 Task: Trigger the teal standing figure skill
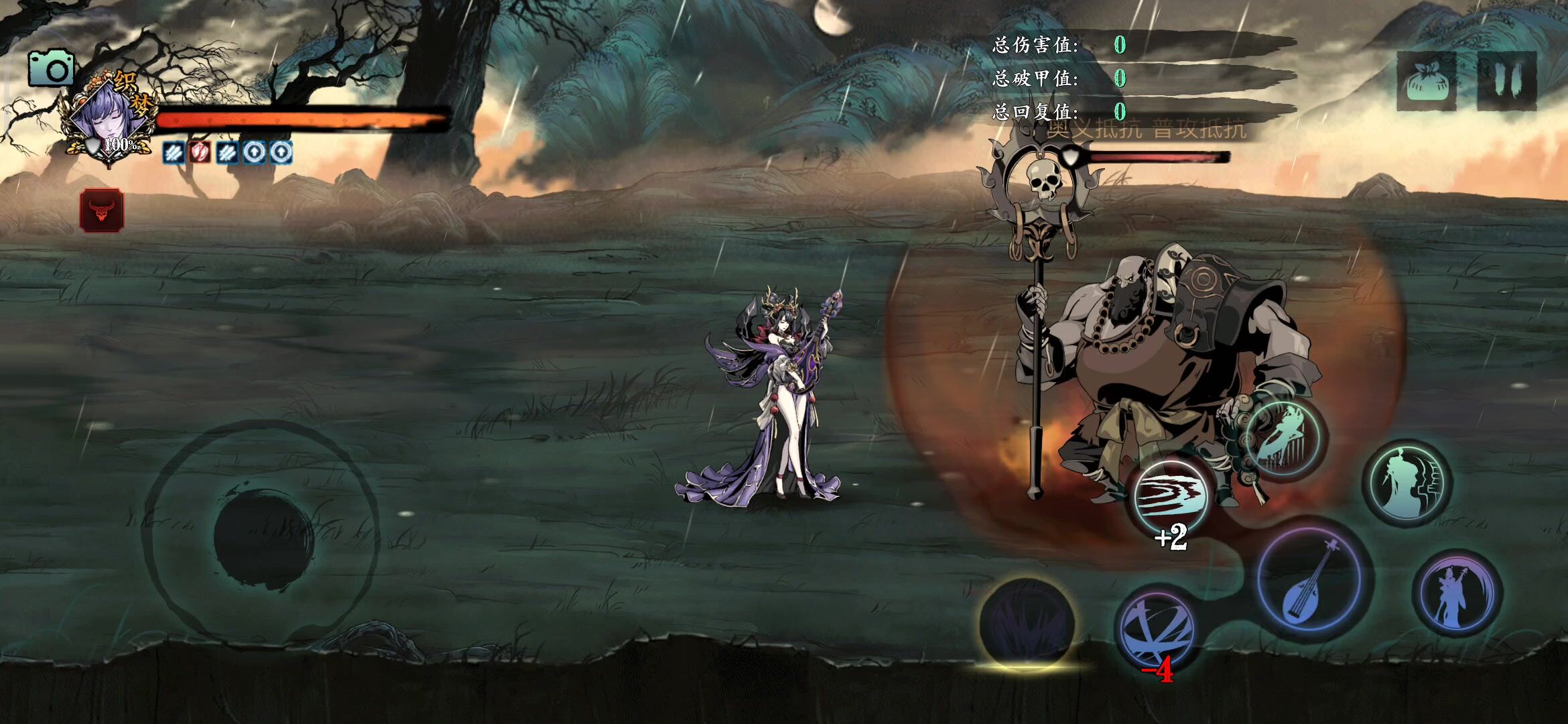pos(1406,484)
